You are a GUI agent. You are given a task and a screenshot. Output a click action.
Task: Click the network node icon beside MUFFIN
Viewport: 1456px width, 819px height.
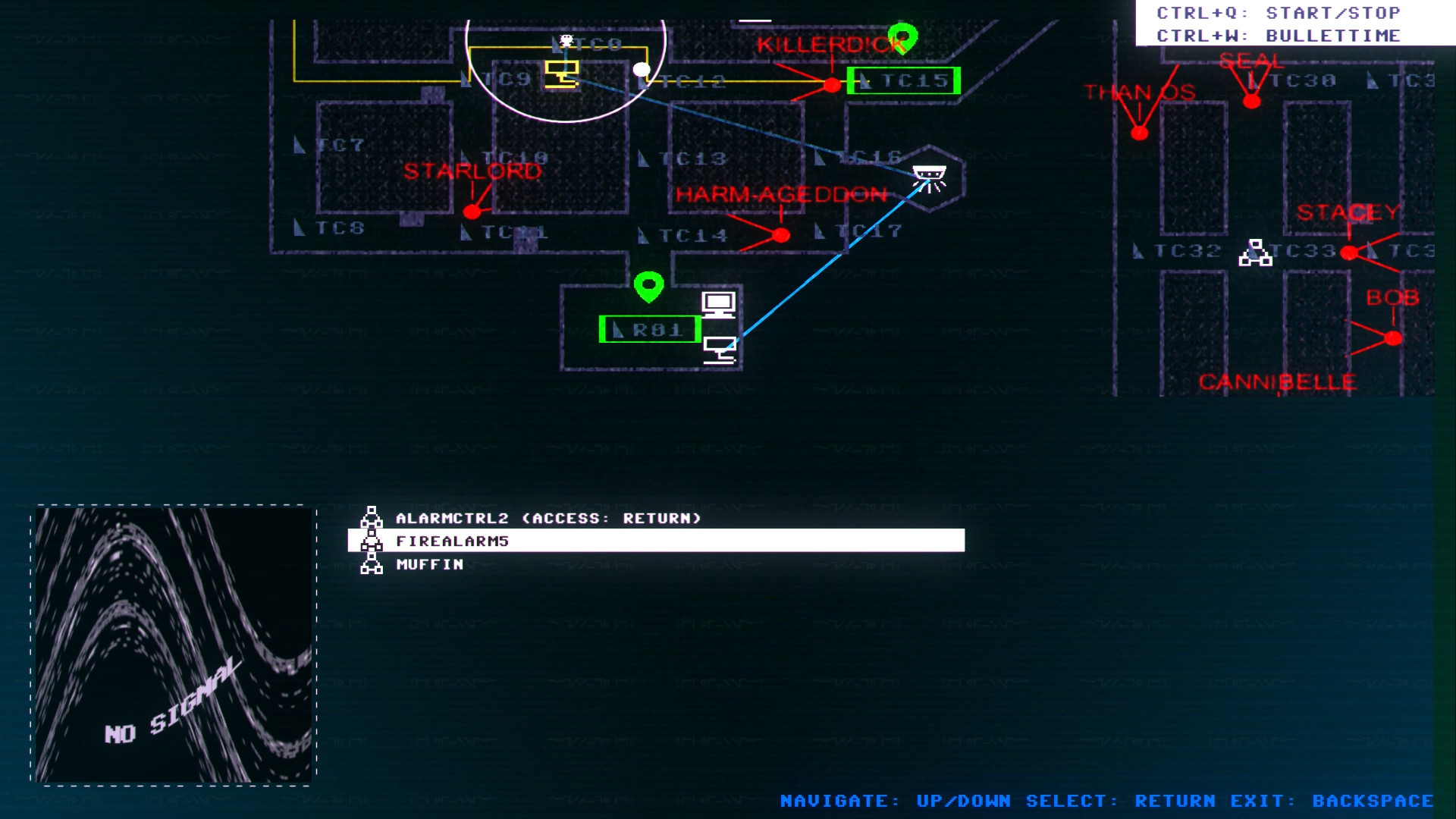click(372, 564)
